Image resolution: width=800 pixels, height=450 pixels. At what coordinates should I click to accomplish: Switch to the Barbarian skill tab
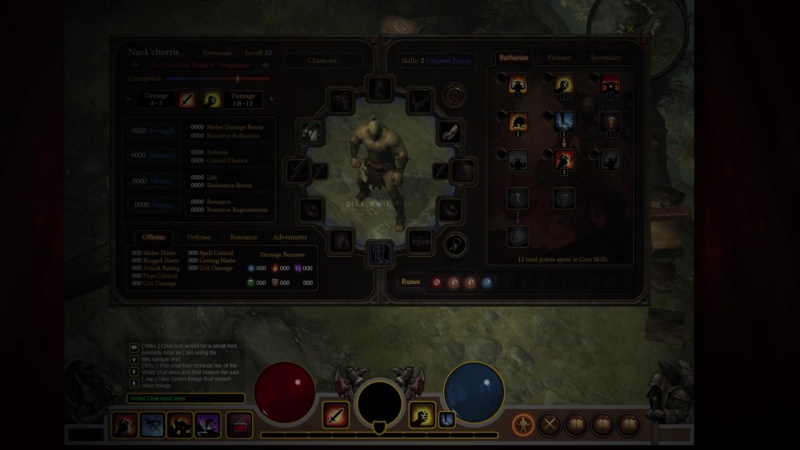pyautogui.click(x=514, y=58)
